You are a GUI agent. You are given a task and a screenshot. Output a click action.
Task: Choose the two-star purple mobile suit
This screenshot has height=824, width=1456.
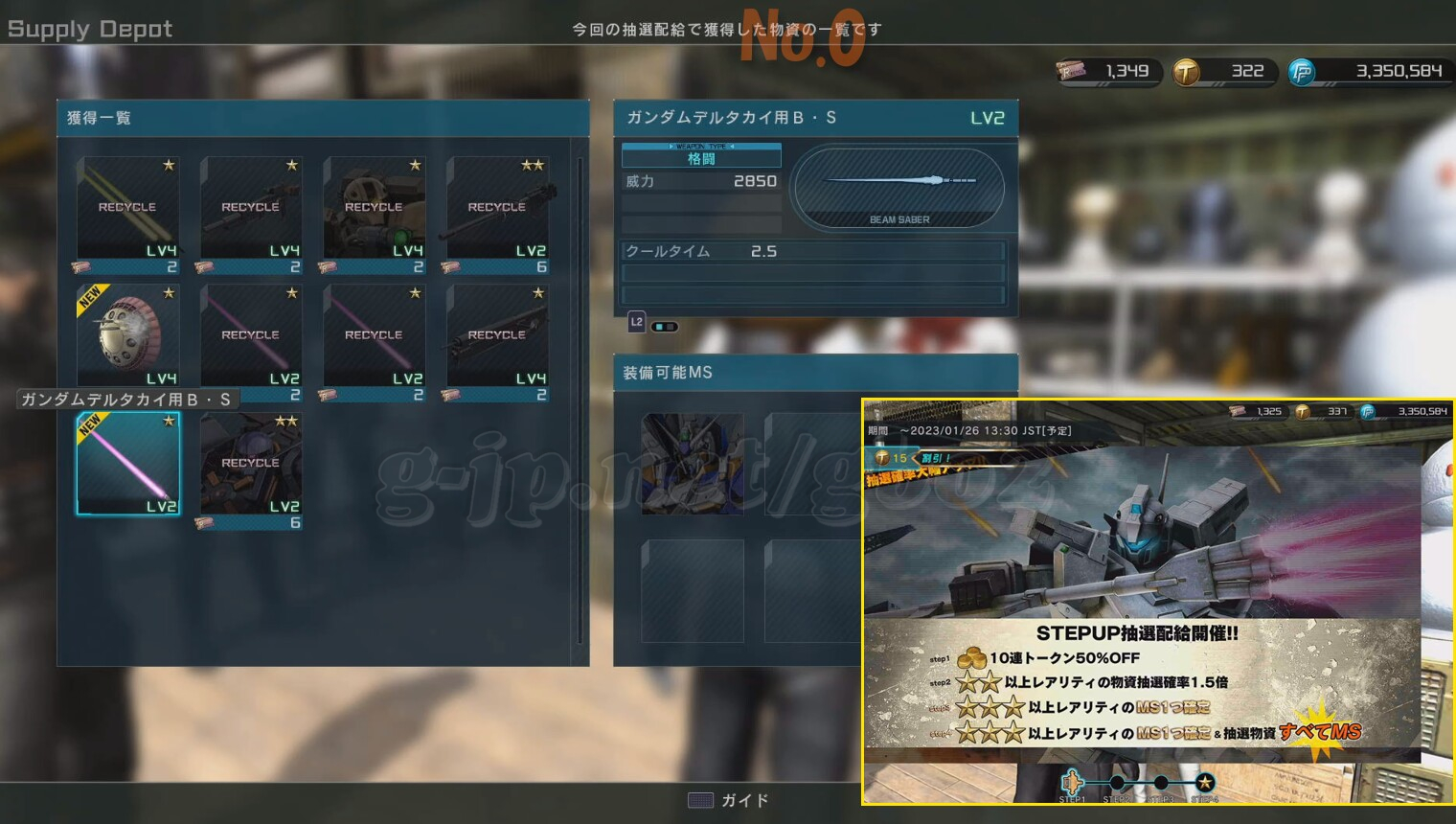[x=251, y=464]
